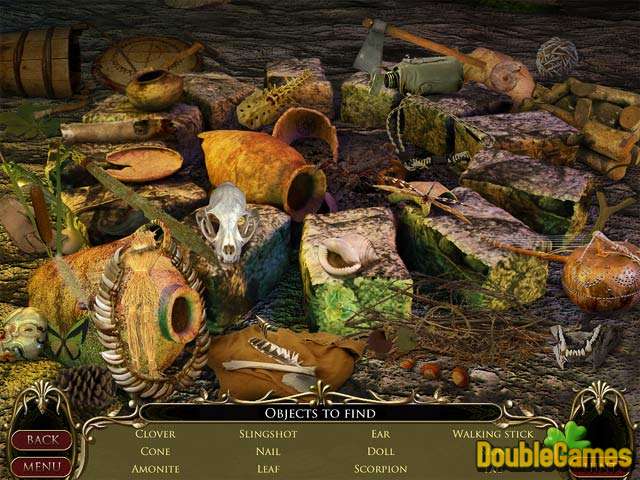
Task: Select the Ear list entry
Action: pyautogui.click(x=380, y=434)
